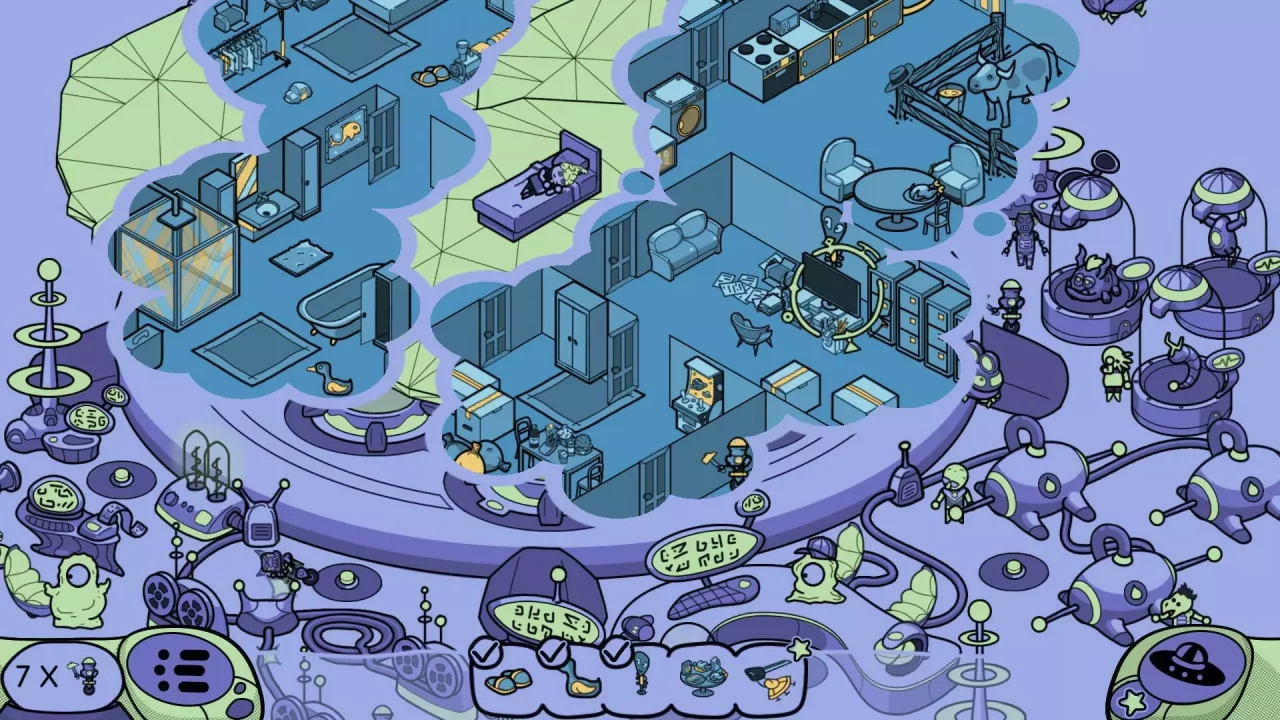Click the checkmark above the alien figurine
Screen dimensions: 1280x720
615,650
